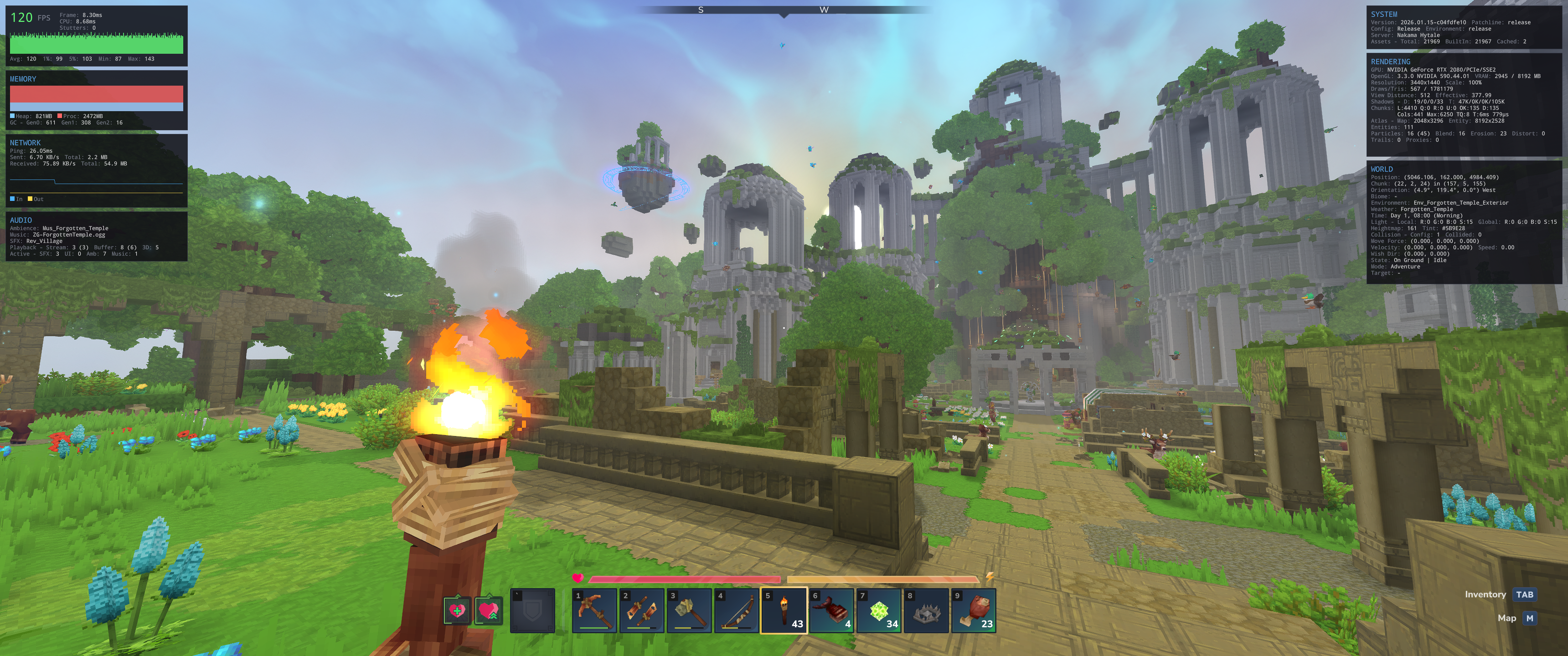The width and height of the screenshot is (1568, 656).
Task: Select the stone hammer hotbar slot
Action: [689, 610]
